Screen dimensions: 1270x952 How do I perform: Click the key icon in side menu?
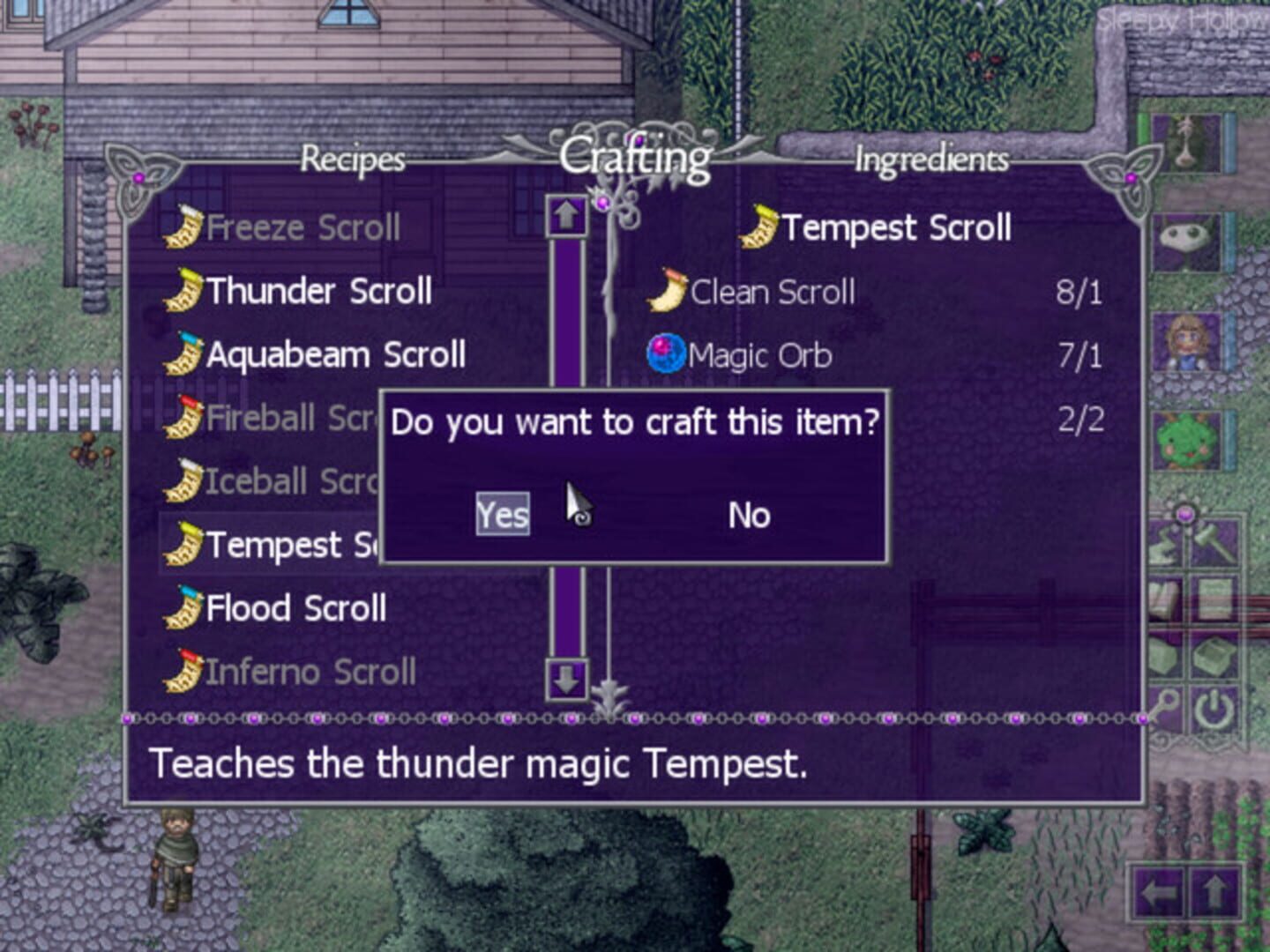coord(1166,710)
